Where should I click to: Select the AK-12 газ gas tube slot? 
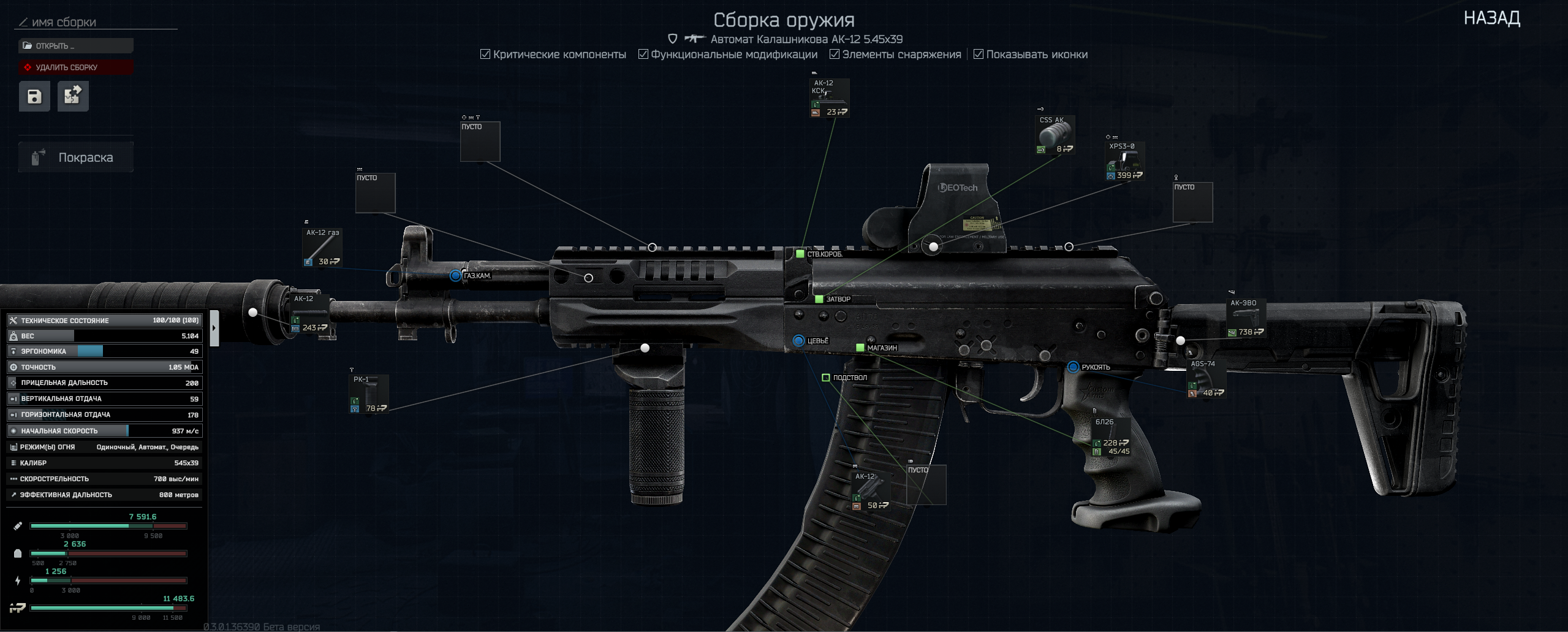point(322,248)
